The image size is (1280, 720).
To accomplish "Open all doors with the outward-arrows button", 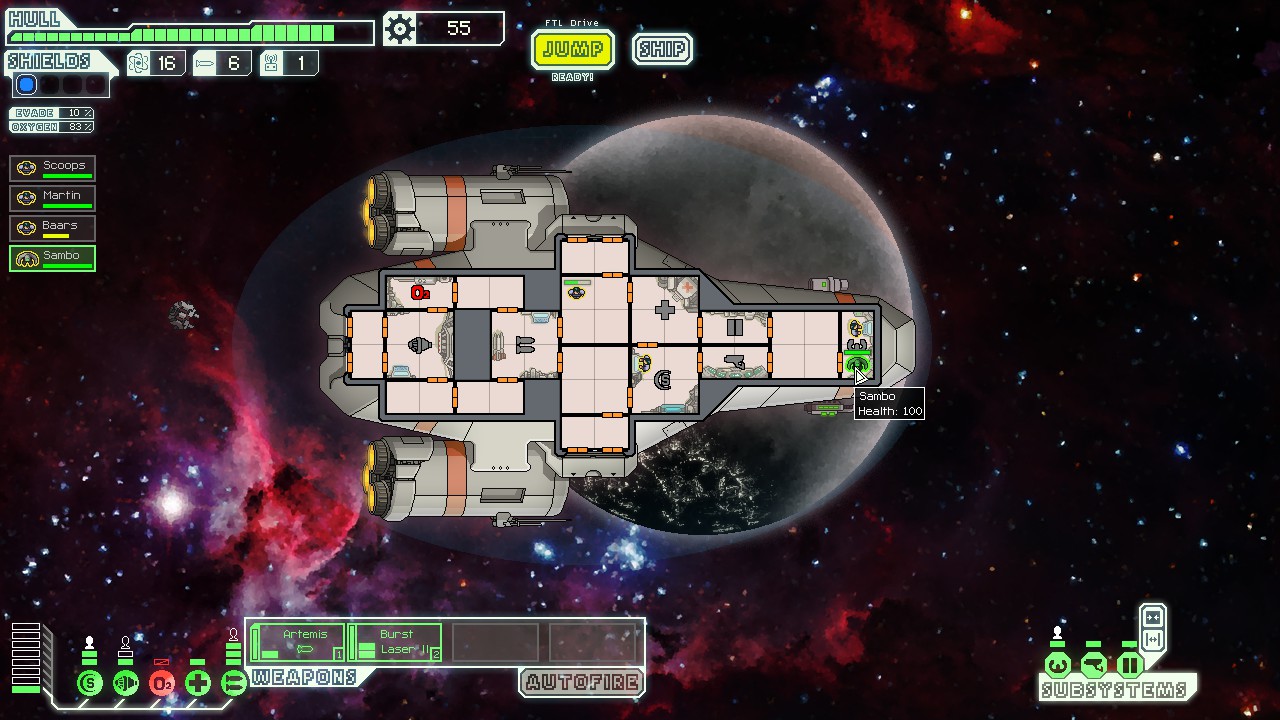I will pos(1152,639).
